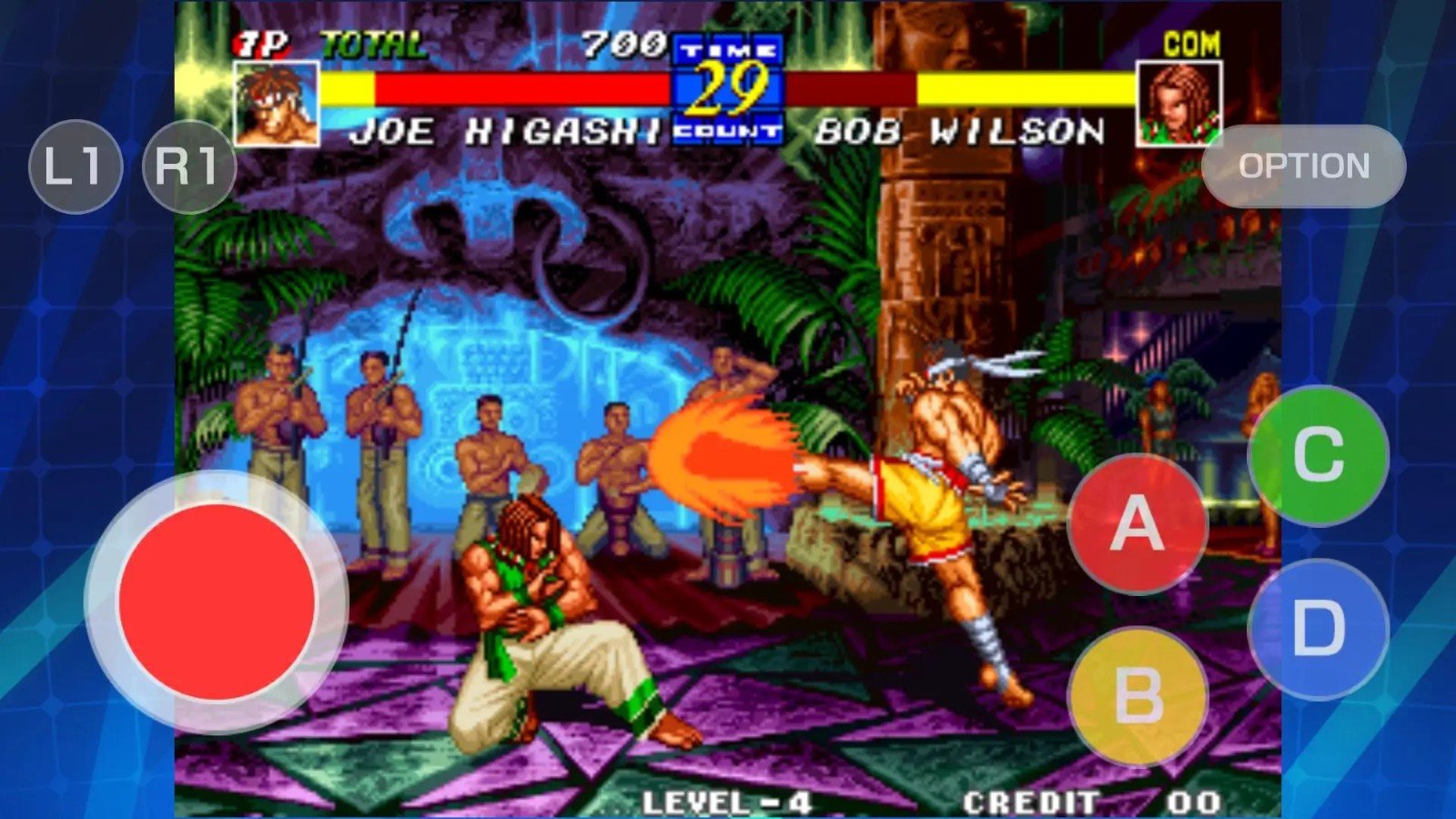The height and width of the screenshot is (819, 1456).
Task: Tap the blue D attack button
Action: click(x=1318, y=628)
